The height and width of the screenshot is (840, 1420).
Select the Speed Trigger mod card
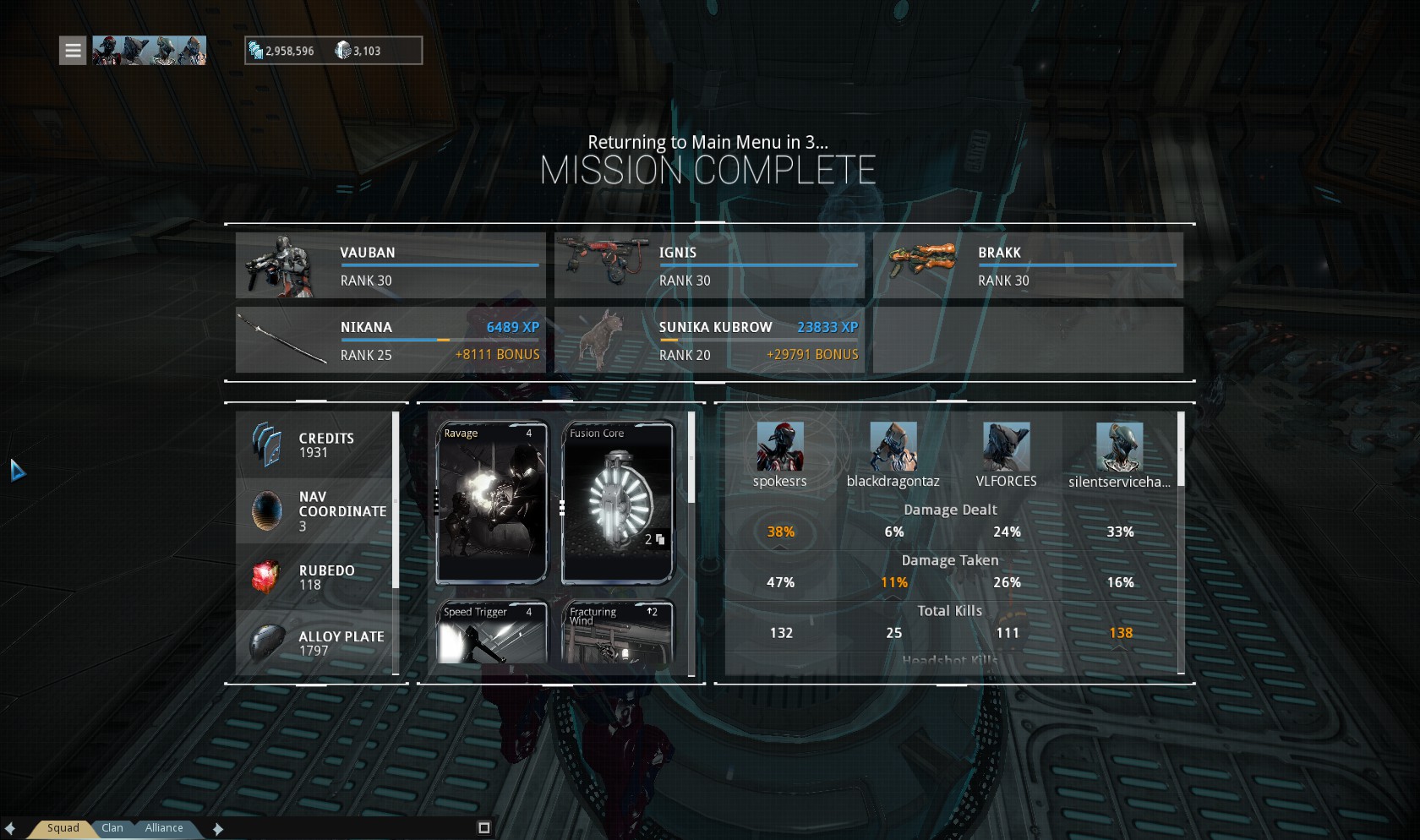click(492, 632)
